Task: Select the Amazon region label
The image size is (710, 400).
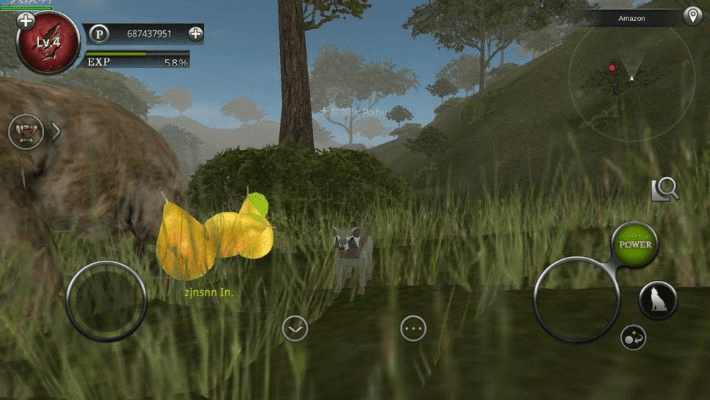Action: coord(632,18)
